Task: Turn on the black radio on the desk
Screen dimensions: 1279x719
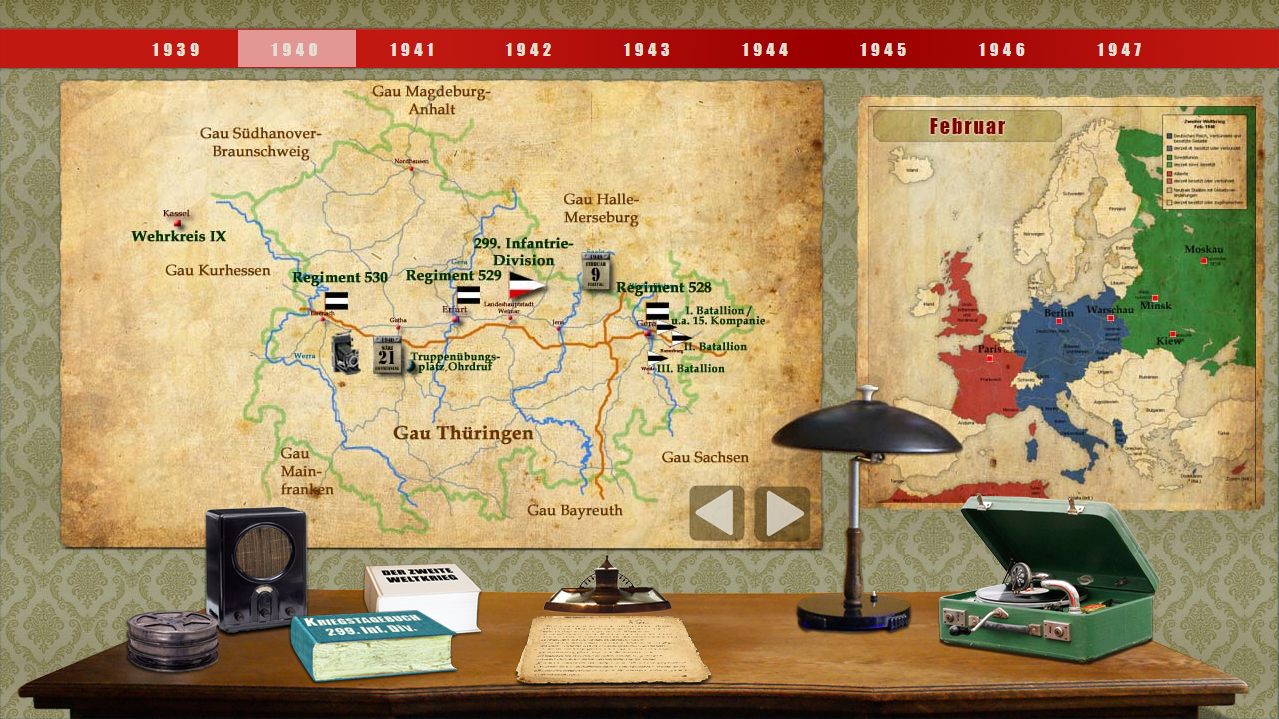Action: click(256, 567)
